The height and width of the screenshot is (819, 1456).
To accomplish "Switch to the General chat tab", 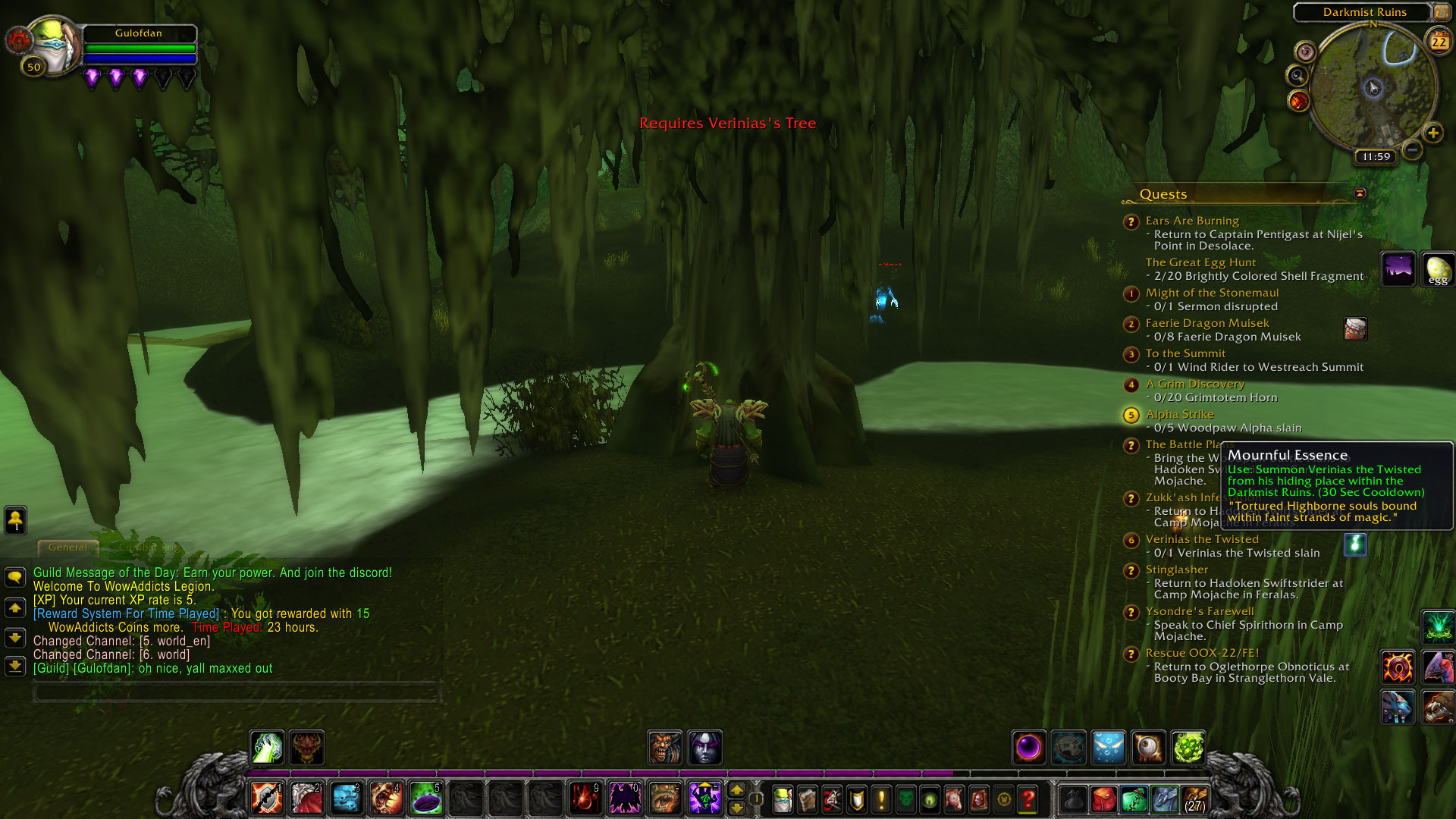I will tap(67, 547).
